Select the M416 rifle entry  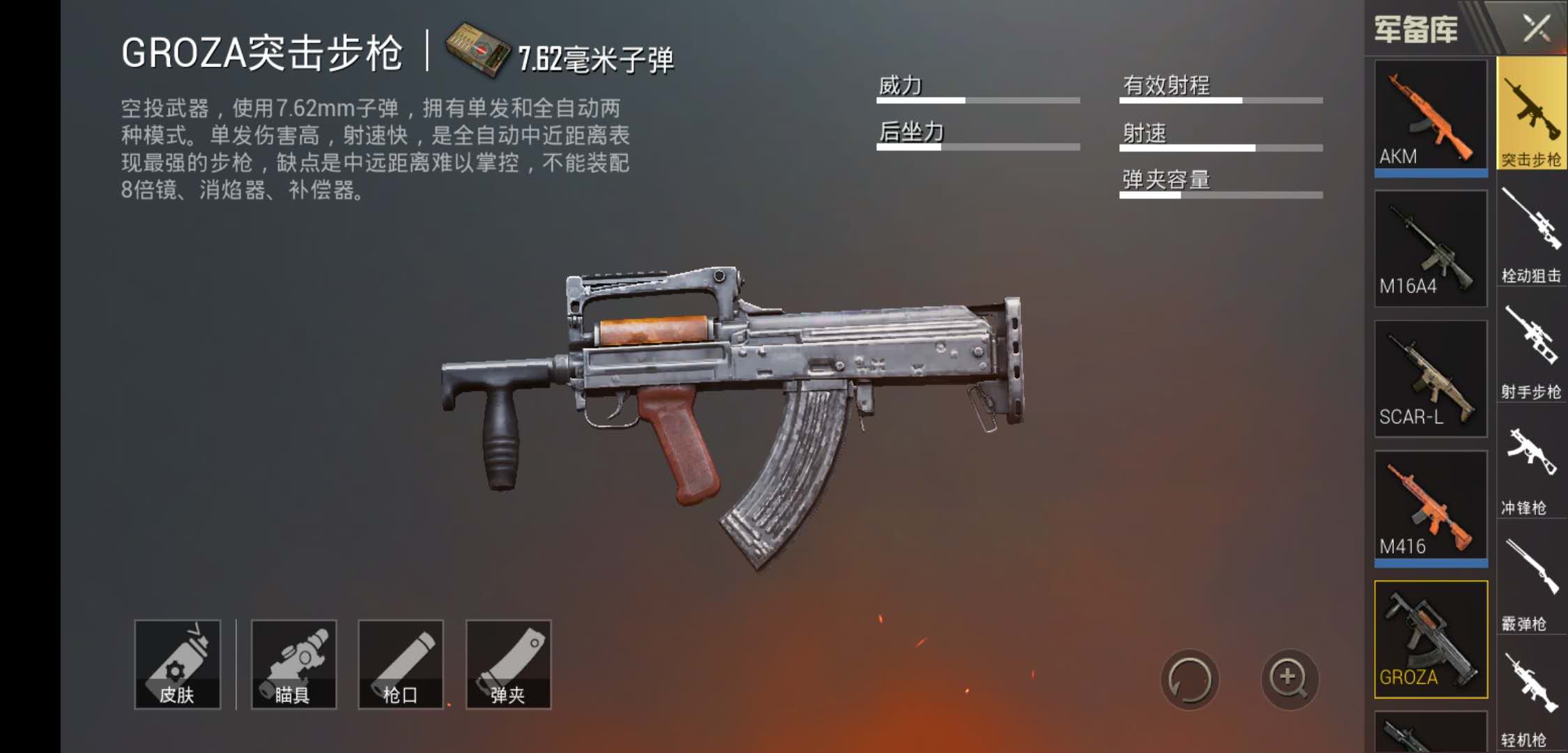click(x=1430, y=505)
